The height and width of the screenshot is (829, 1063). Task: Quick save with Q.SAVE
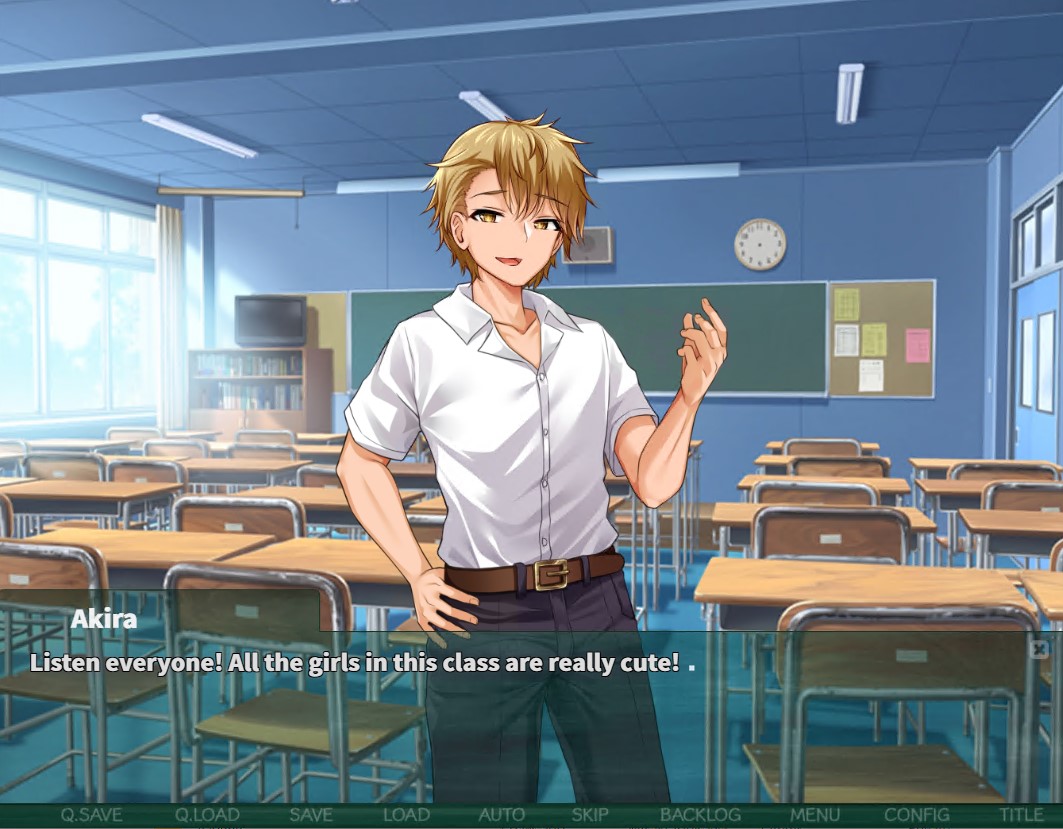(91, 815)
